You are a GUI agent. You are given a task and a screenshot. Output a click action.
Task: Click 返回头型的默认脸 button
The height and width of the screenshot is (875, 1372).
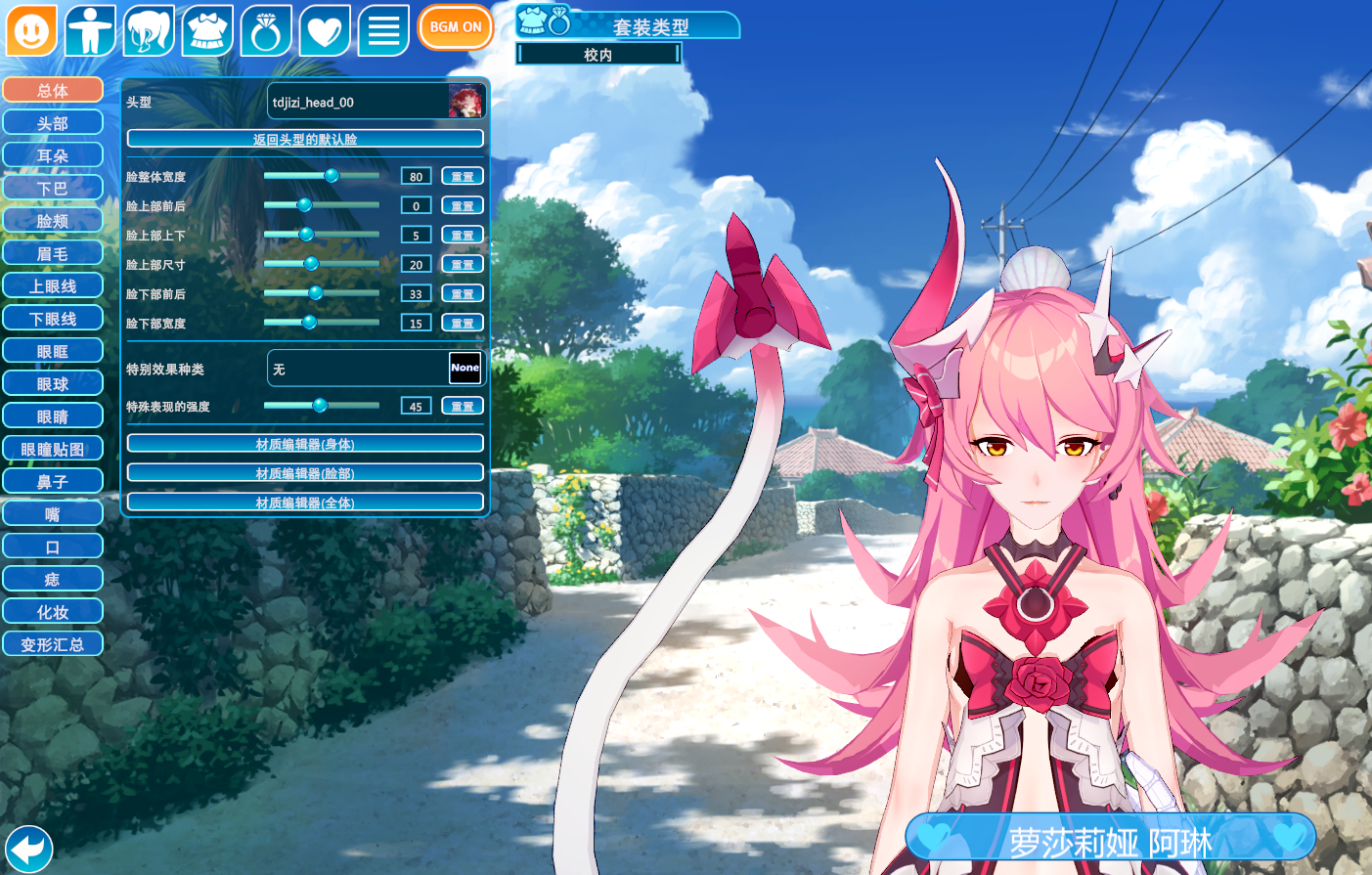click(305, 139)
